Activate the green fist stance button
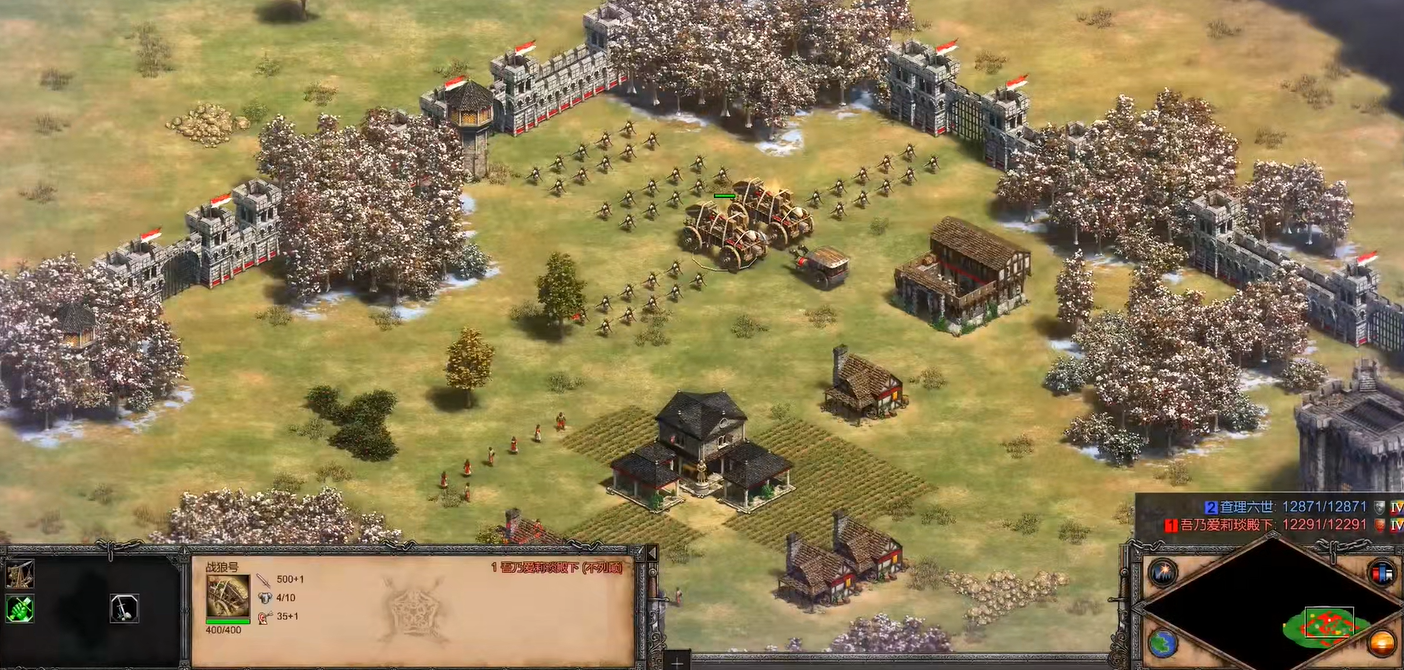Screen dimensions: 1404x670 (x=19, y=607)
